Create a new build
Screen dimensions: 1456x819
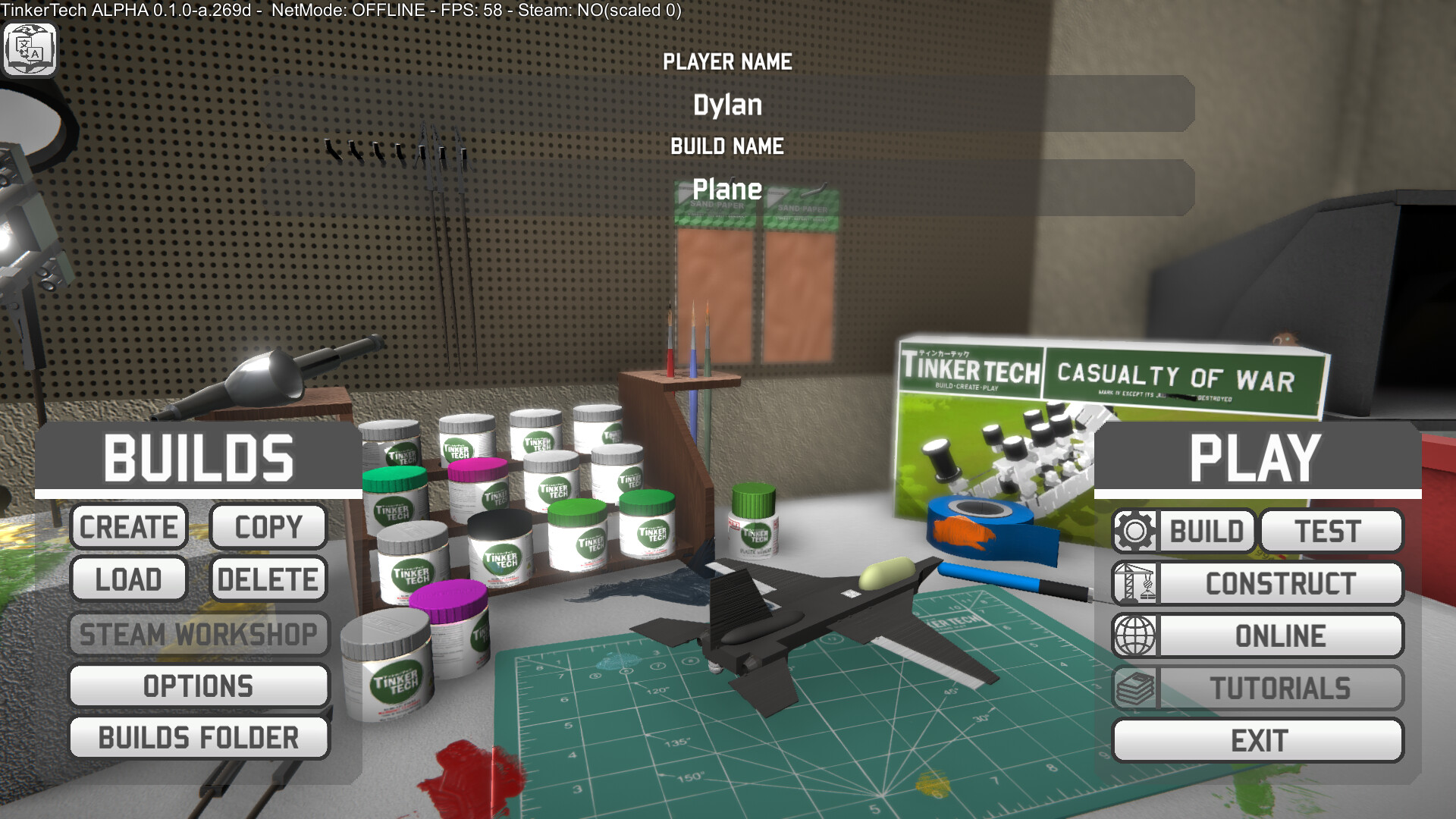tap(129, 526)
